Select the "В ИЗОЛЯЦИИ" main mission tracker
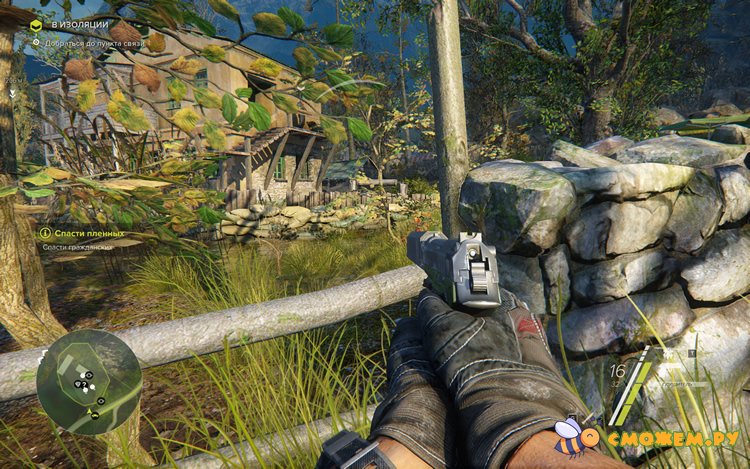This screenshot has width=750, height=469. 72,24
